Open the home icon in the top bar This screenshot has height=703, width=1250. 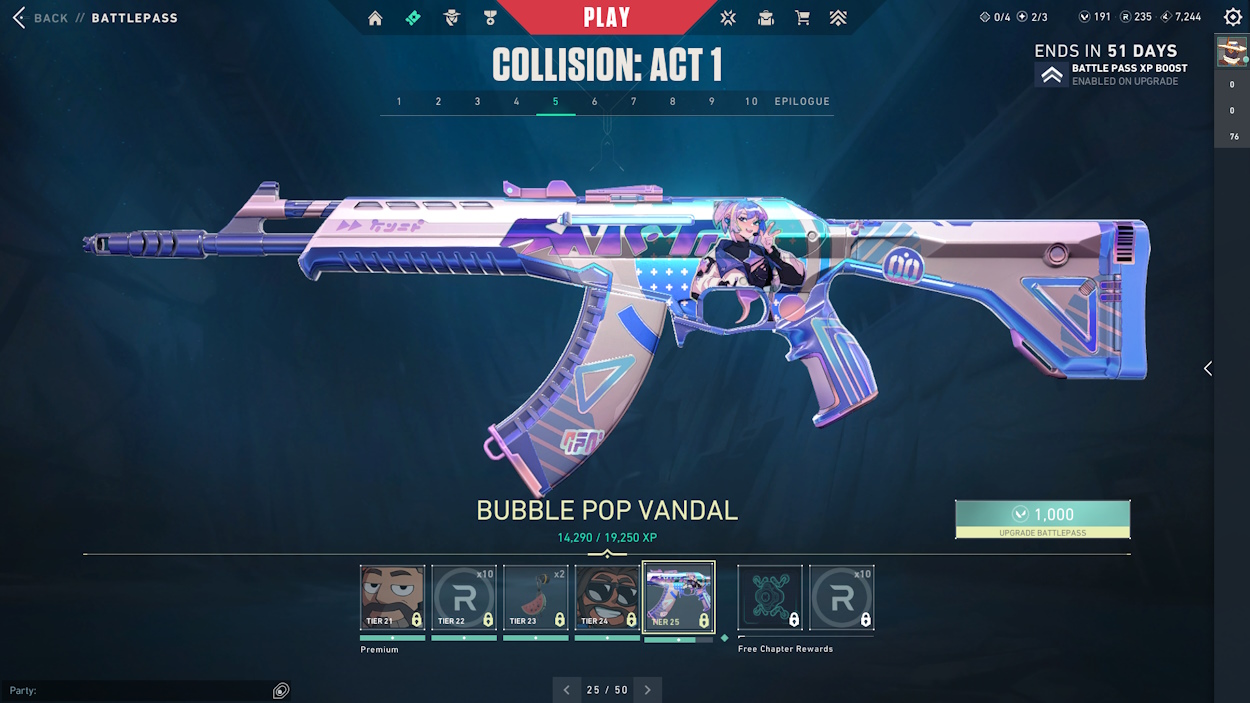(x=375, y=18)
